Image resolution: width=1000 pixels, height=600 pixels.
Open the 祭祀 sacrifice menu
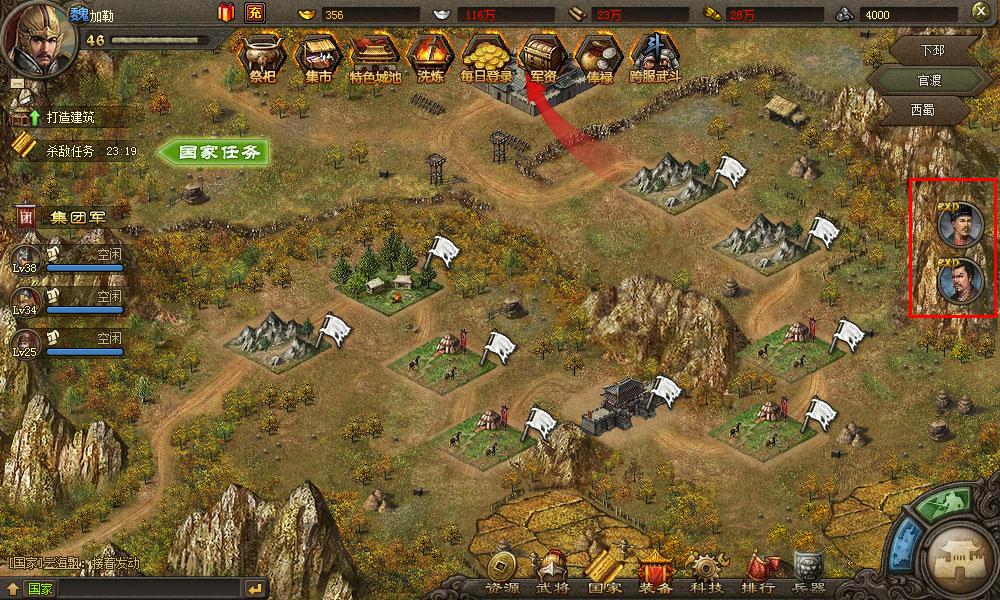(262, 59)
